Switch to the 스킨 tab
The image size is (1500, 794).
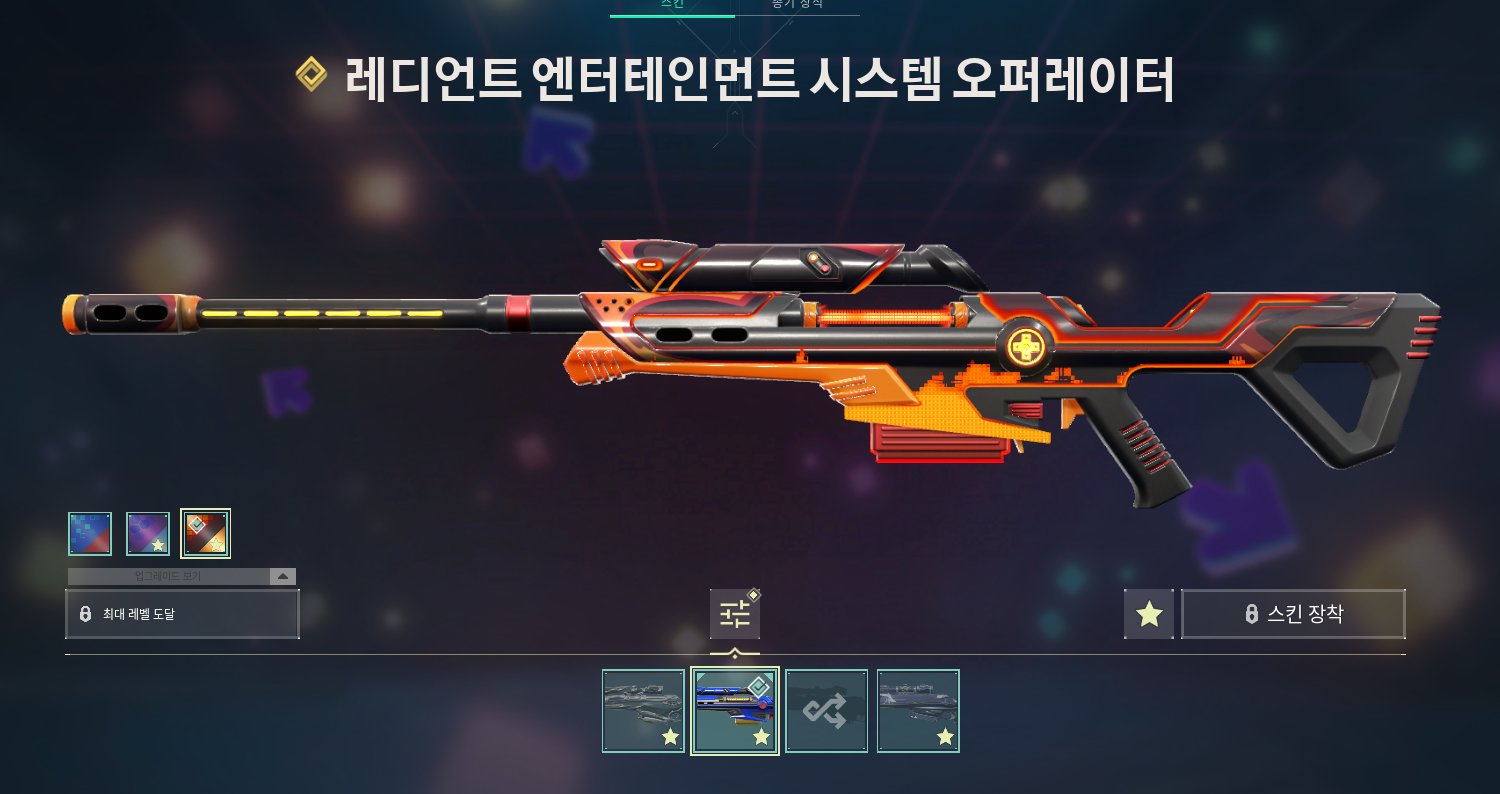(672, 5)
